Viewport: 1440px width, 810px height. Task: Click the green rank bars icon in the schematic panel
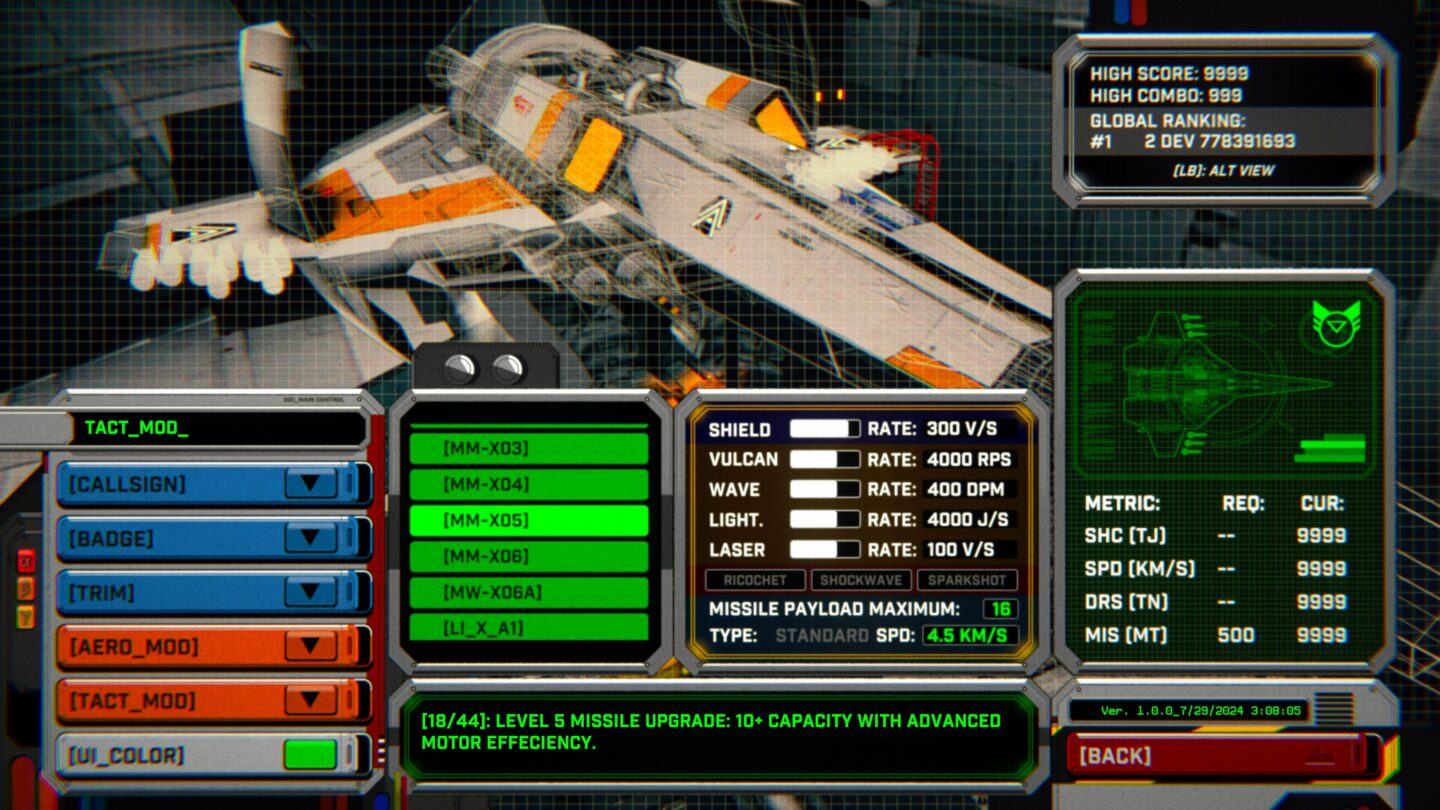[x=1330, y=447]
